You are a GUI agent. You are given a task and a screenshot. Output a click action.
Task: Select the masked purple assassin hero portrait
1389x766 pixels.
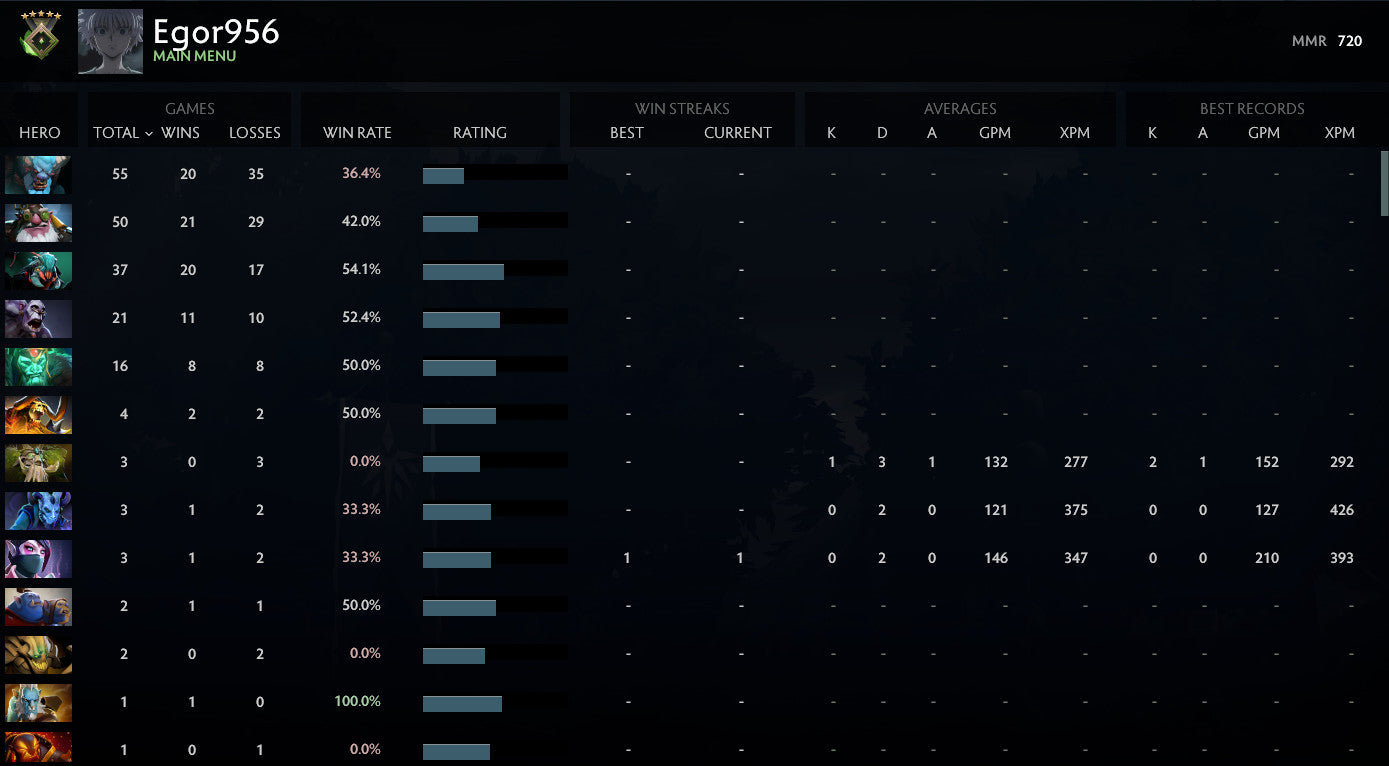coord(38,558)
